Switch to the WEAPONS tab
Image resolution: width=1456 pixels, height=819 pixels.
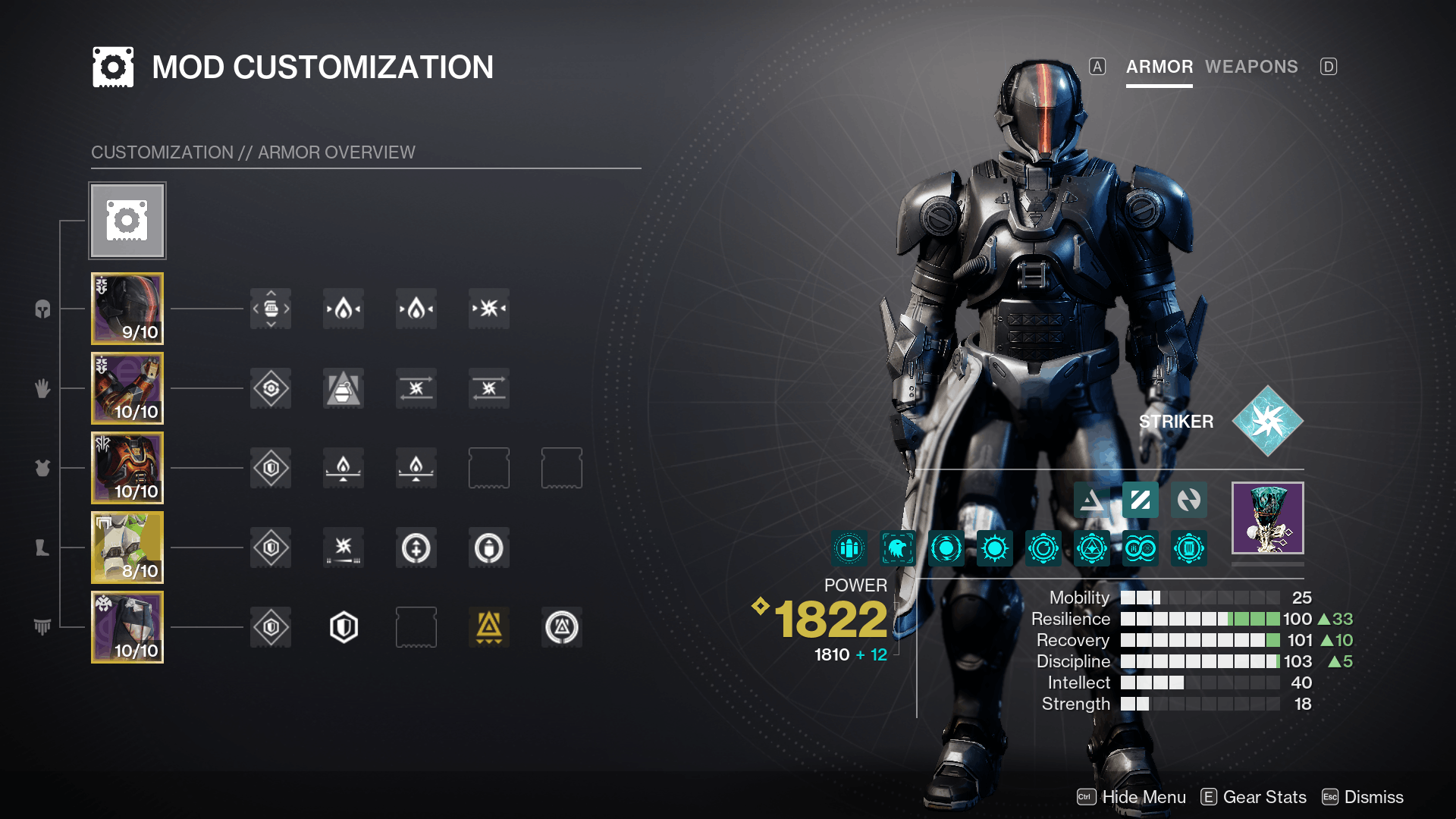click(1250, 67)
